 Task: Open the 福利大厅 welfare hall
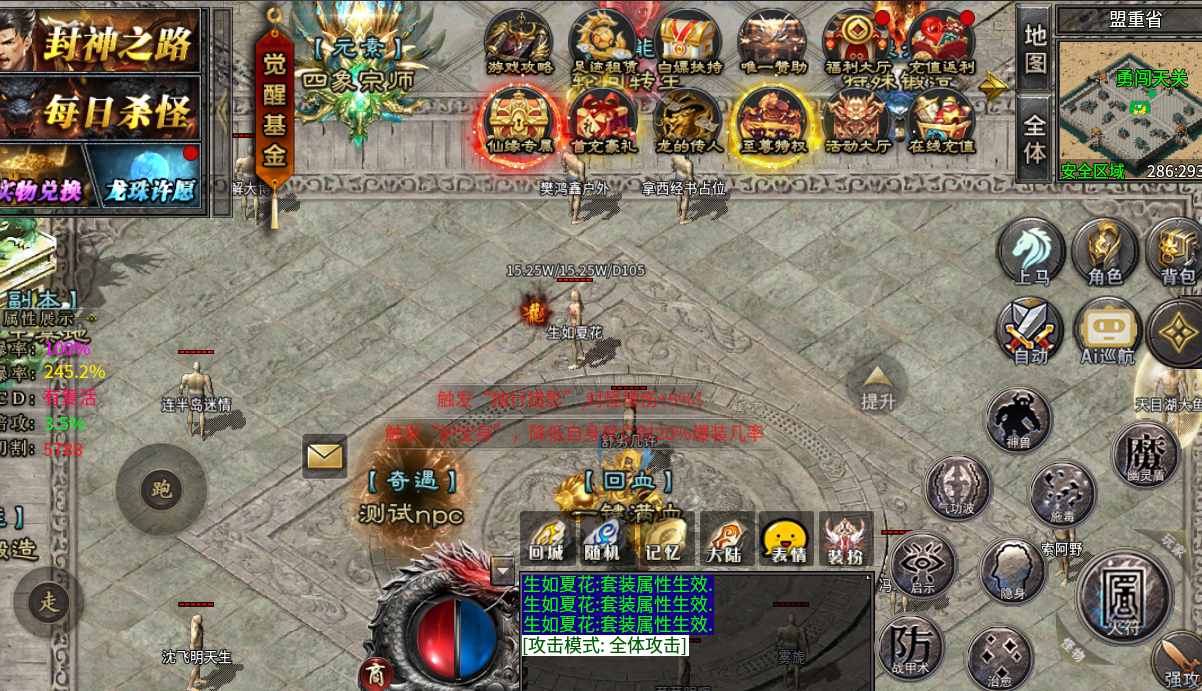[x=855, y=42]
